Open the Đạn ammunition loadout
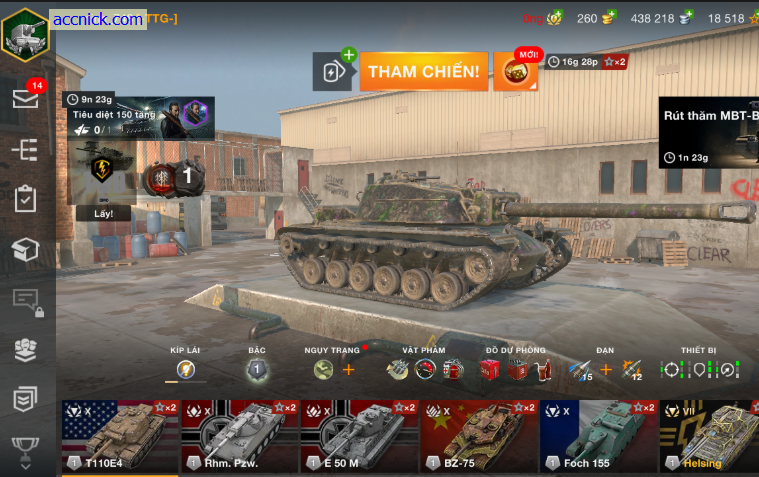Image resolution: width=759 pixels, height=477 pixels. click(605, 370)
